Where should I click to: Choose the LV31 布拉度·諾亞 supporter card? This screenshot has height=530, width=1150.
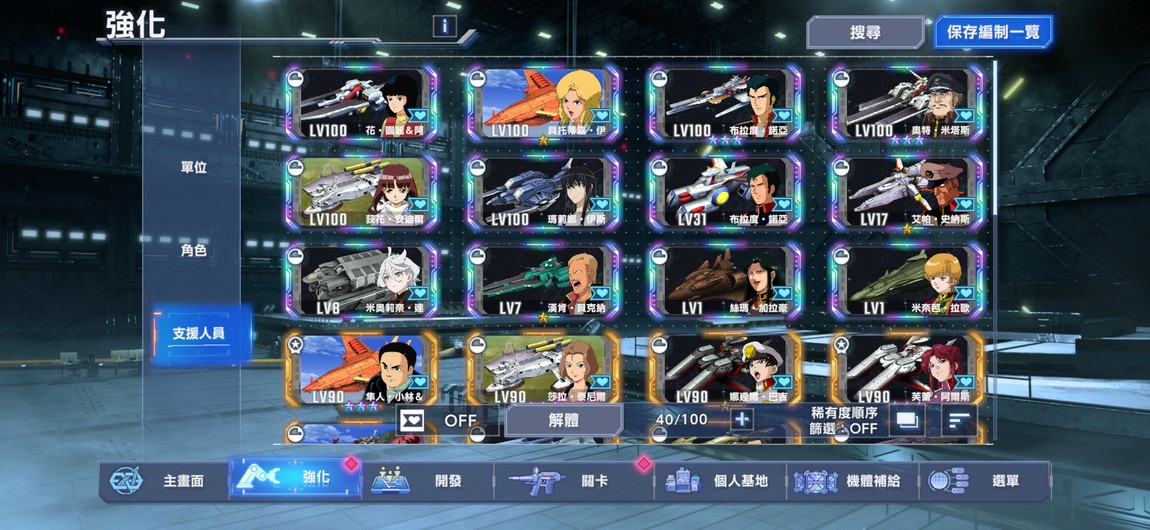point(724,192)
